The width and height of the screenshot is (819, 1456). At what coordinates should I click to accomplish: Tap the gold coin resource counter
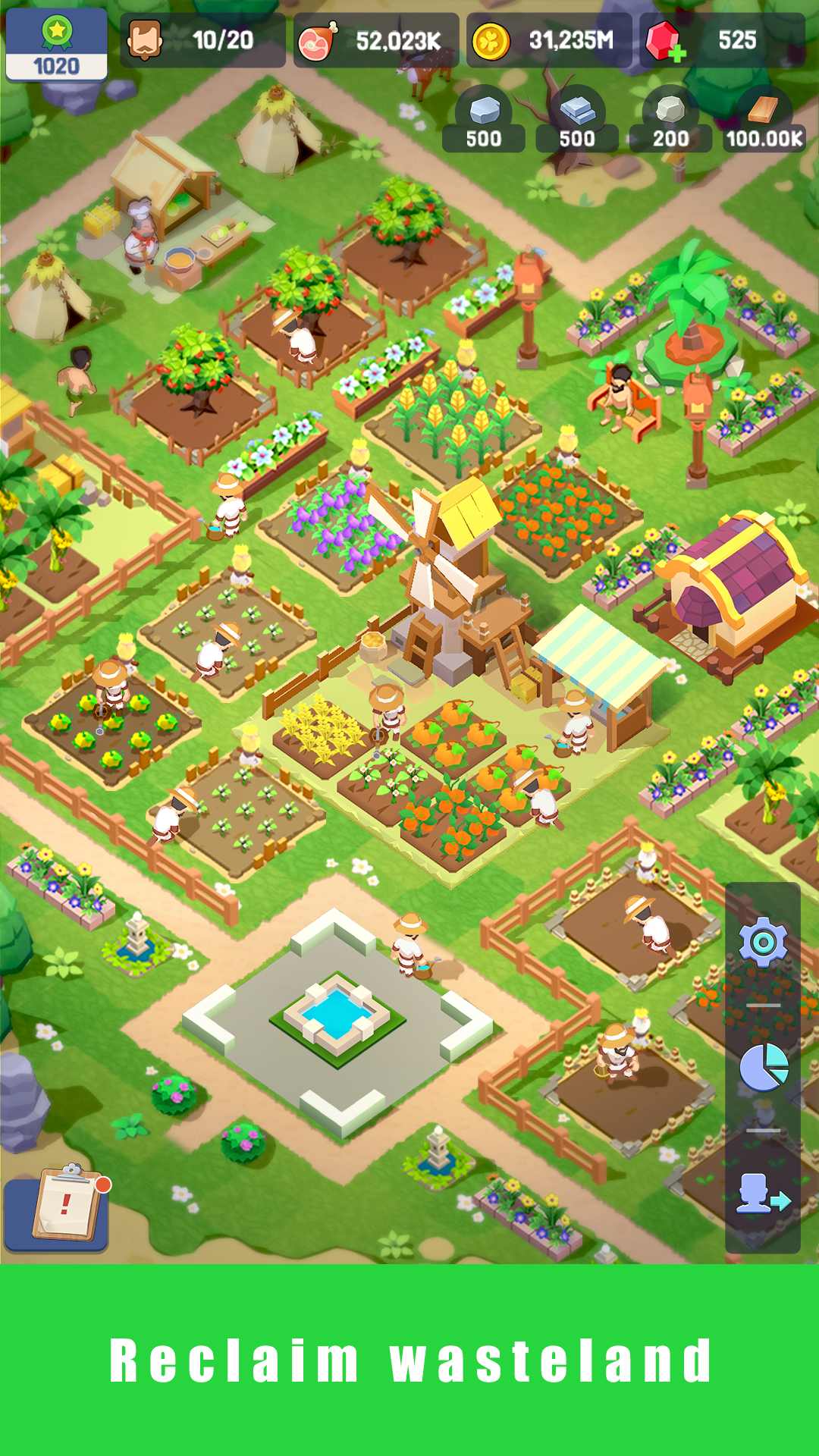coord(548,41)
